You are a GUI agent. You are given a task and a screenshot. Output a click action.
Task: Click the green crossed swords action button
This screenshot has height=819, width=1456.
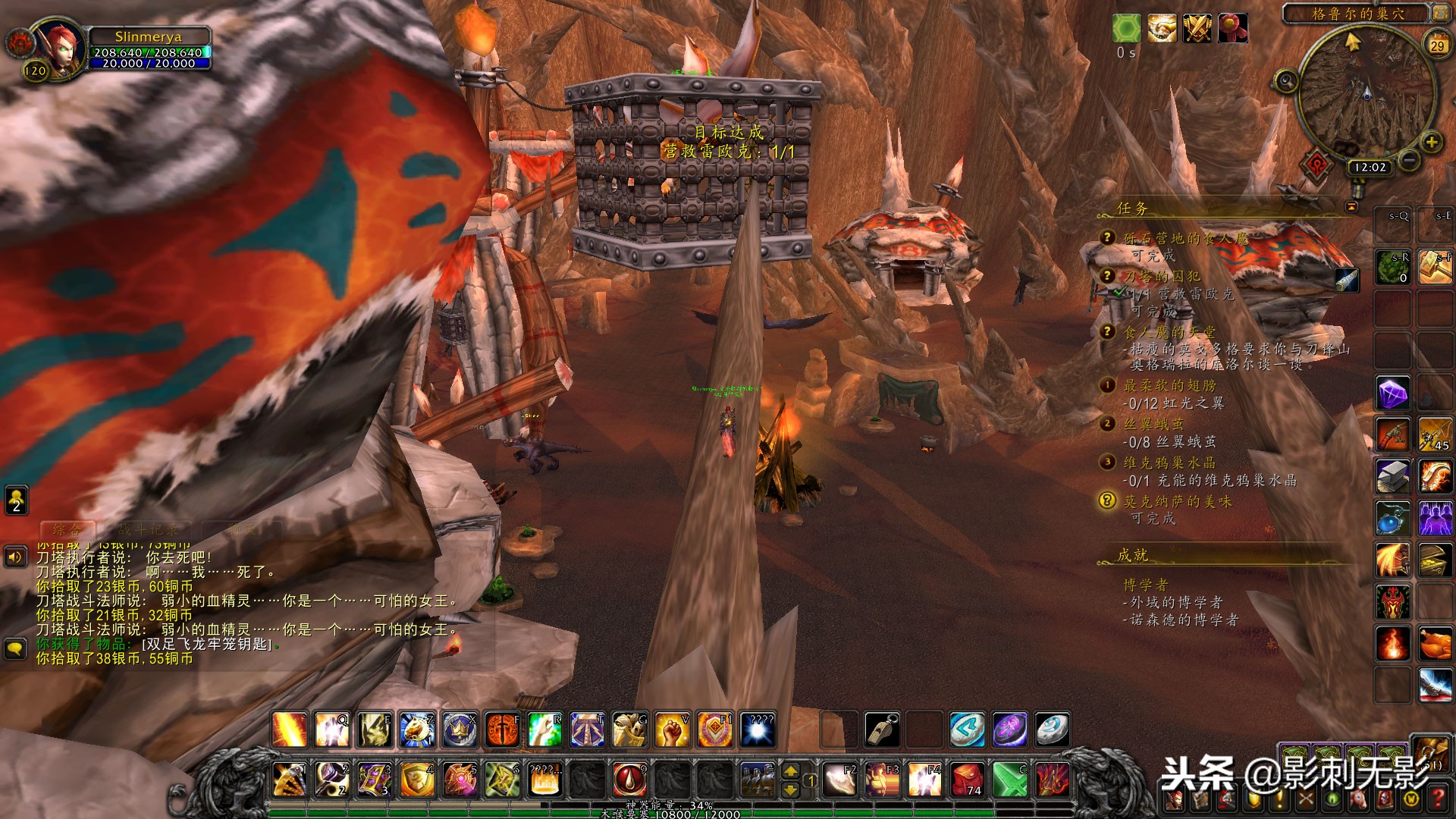pyautogui.click(x=1009, y=779)
